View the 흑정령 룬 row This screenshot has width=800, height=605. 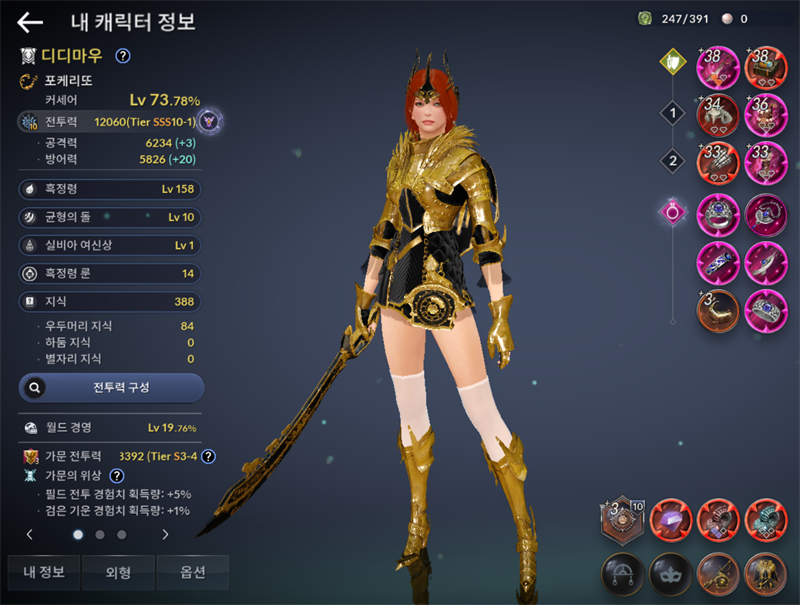(110, 272)
